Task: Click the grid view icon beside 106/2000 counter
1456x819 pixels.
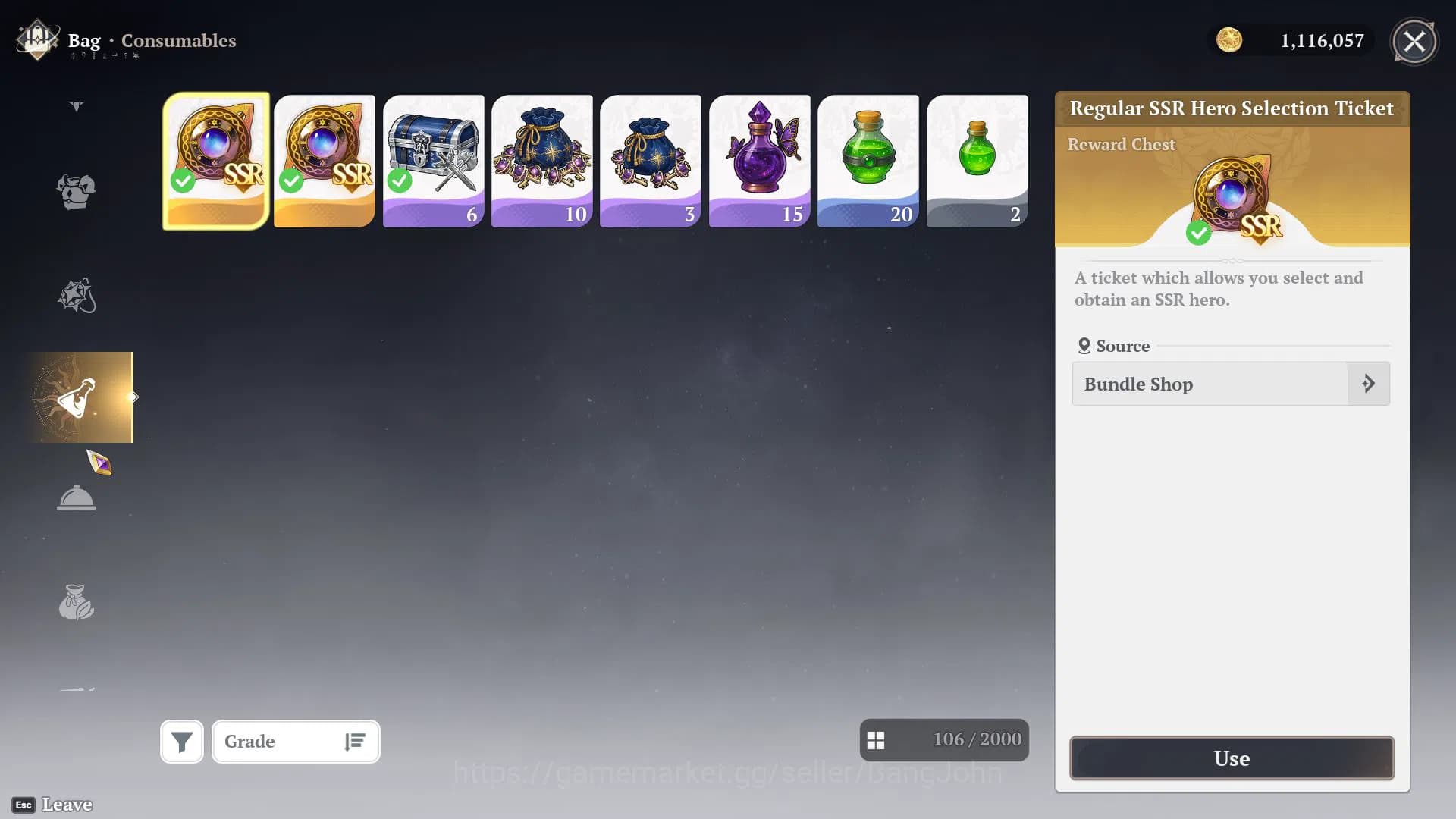Action: pos(877,739)
